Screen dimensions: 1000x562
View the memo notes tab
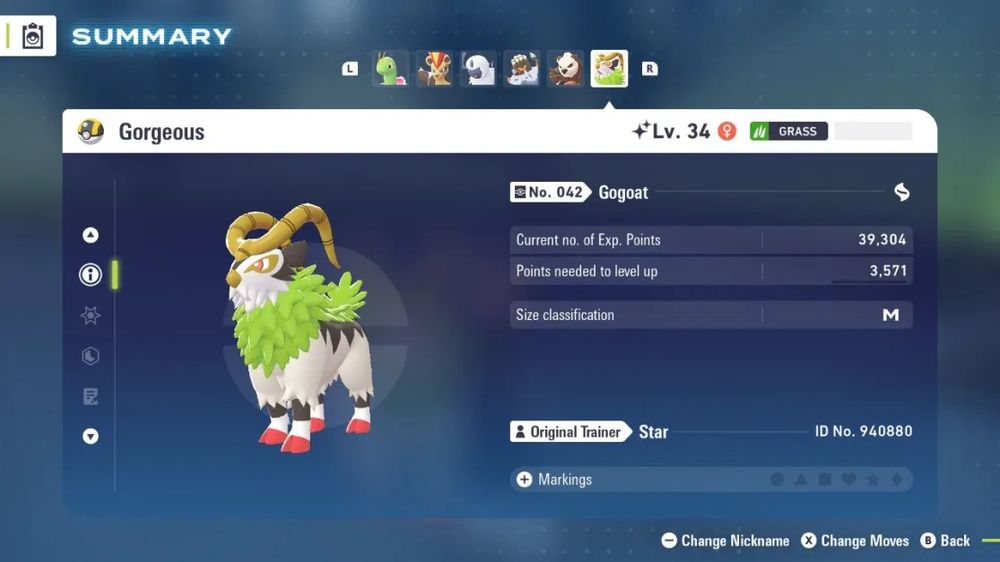(91, 397)
